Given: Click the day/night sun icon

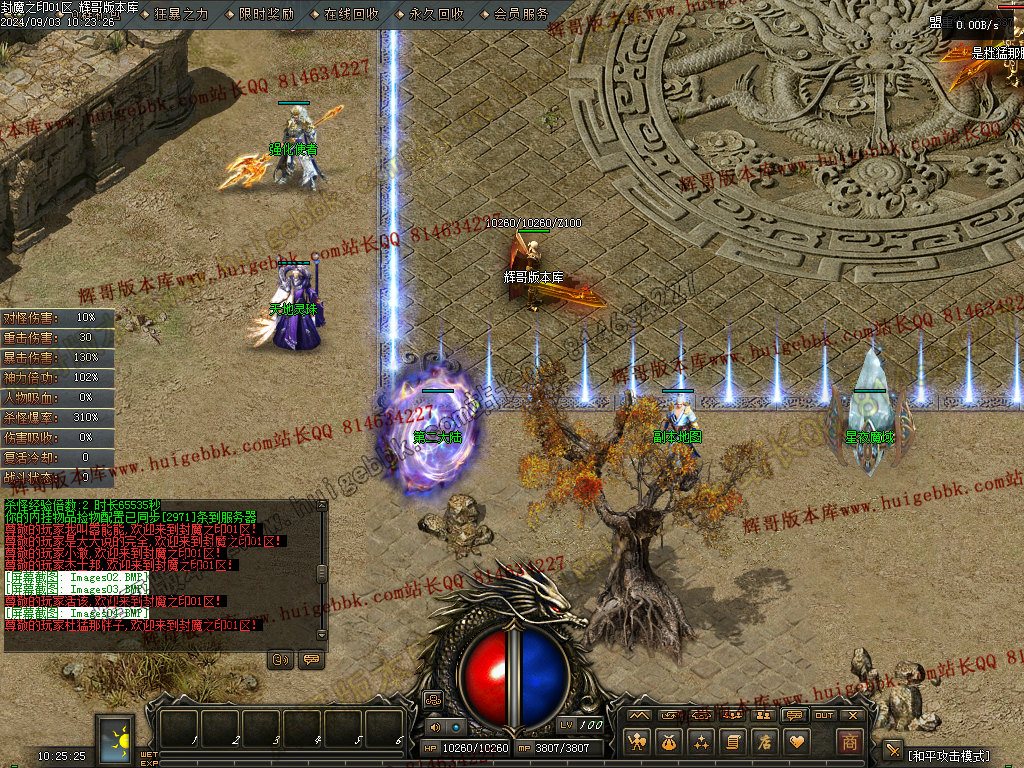Looking at the screenshot, I should pyautogui.click(x=116, y=738).
